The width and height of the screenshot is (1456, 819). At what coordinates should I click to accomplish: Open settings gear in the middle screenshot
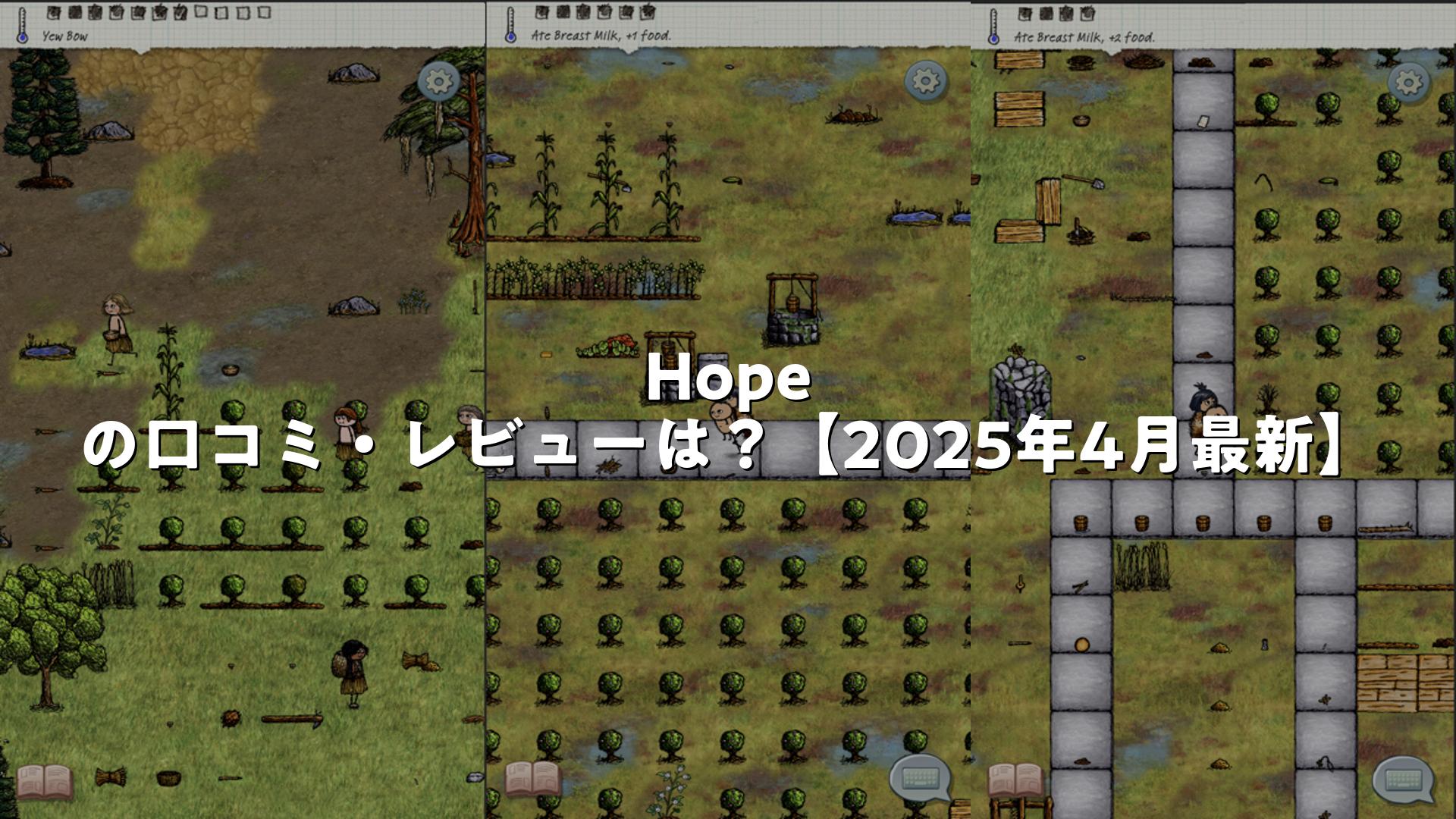tap(925, 80)
